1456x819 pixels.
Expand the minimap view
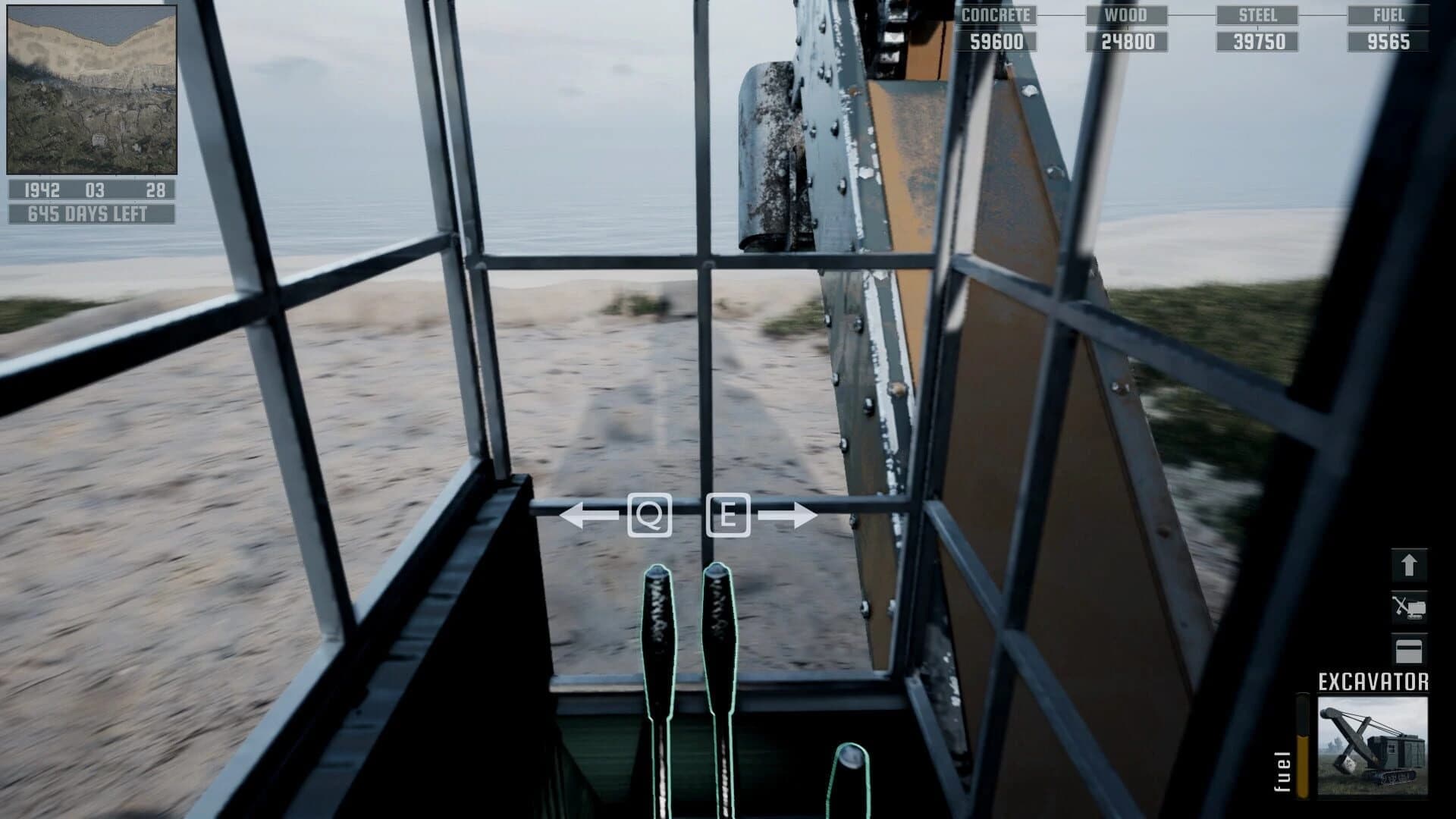93,89
